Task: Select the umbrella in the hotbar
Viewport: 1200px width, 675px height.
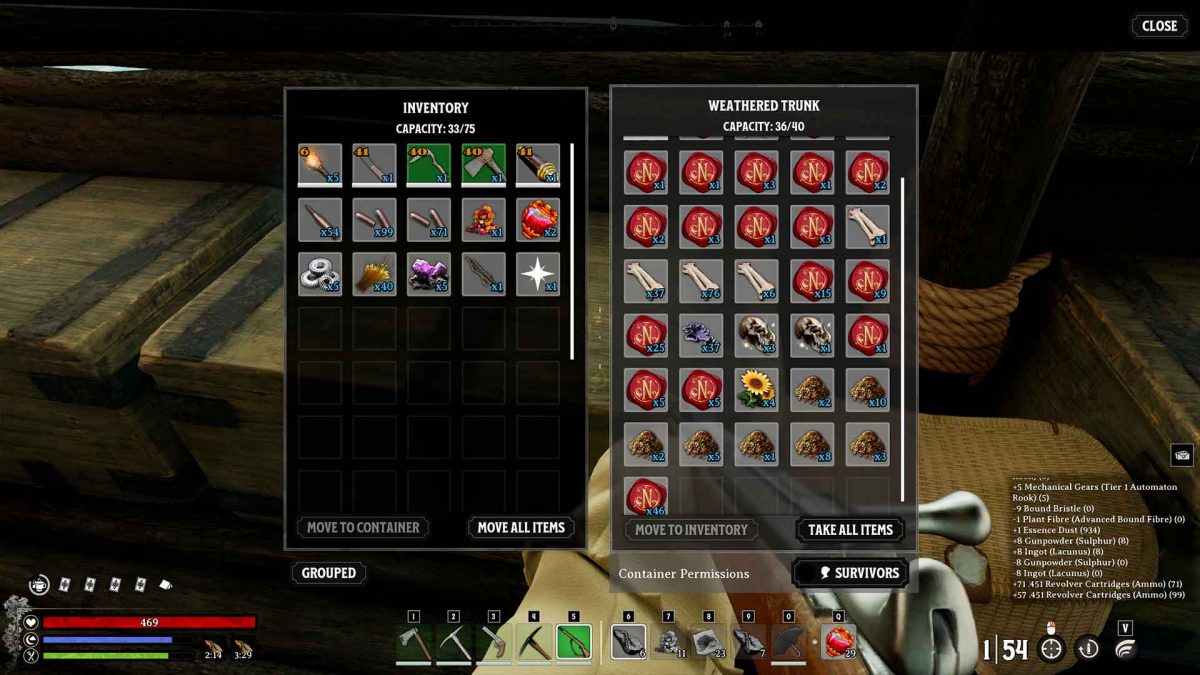Action: pos(788,643)
